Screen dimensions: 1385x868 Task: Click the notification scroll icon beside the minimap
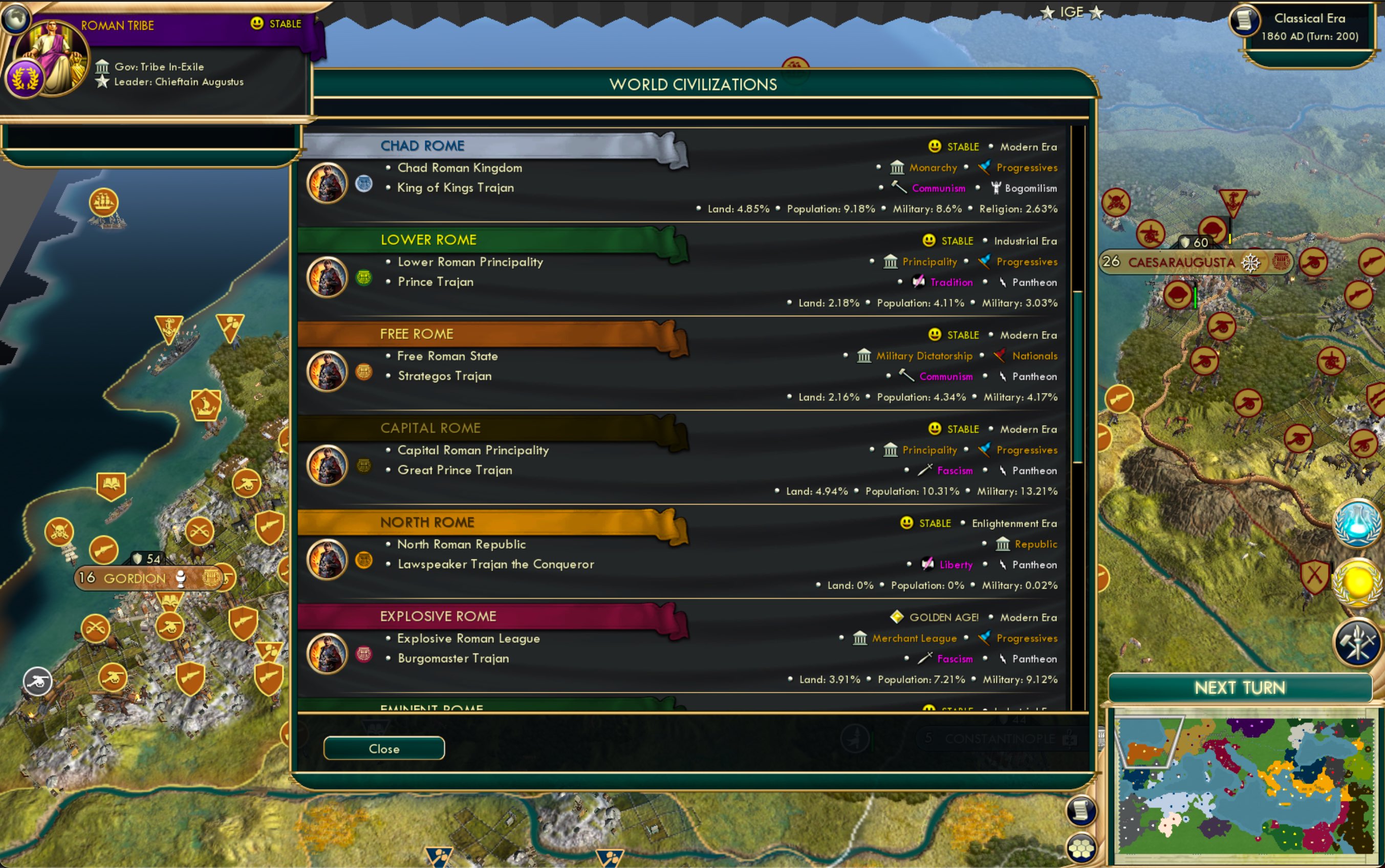click(1081, 811)
